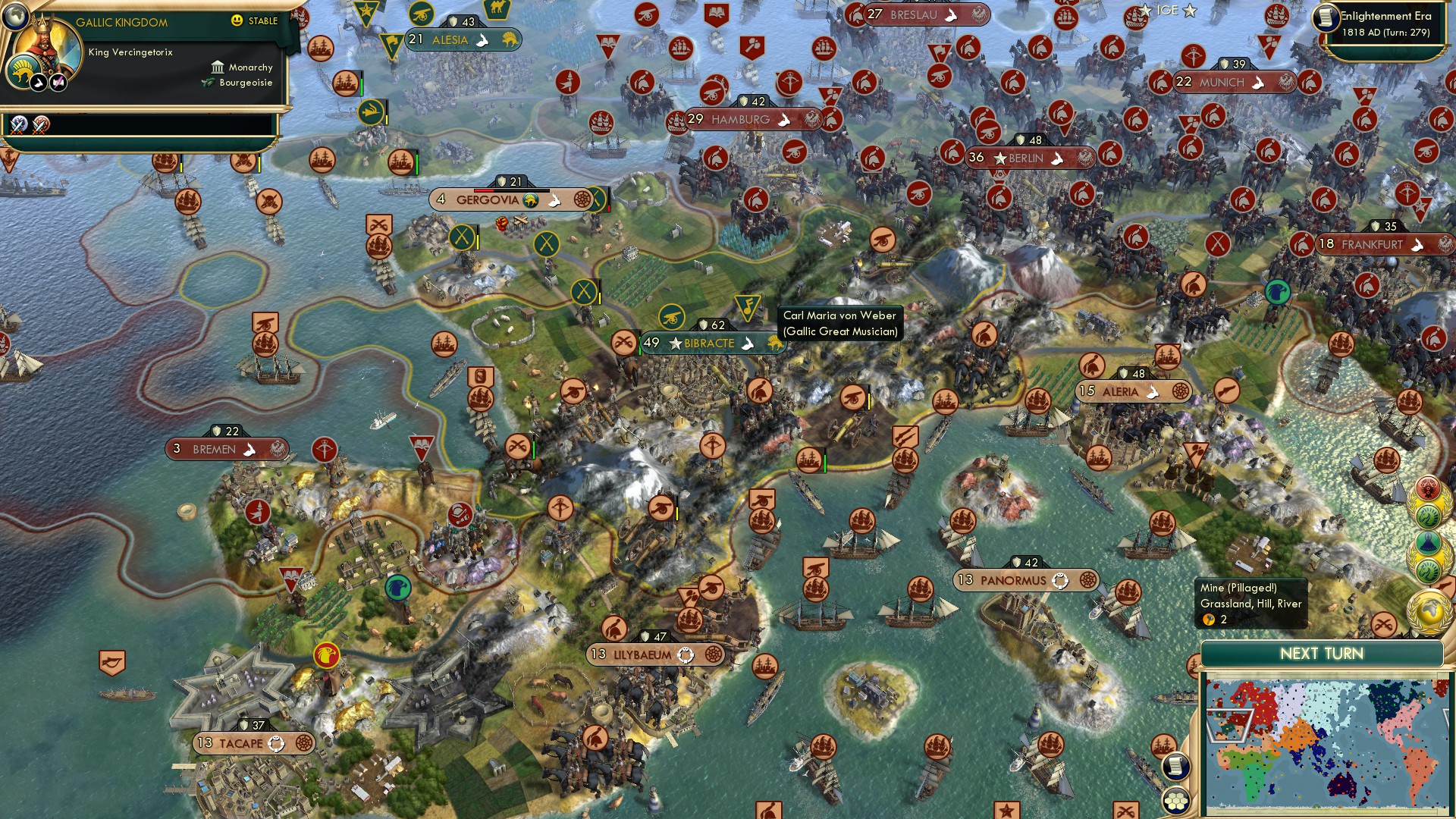Image resolution: width=1456 pixels, height=819 pixels.
Task: Select the Tacape city banner
Action: click(x=239, y=744)
